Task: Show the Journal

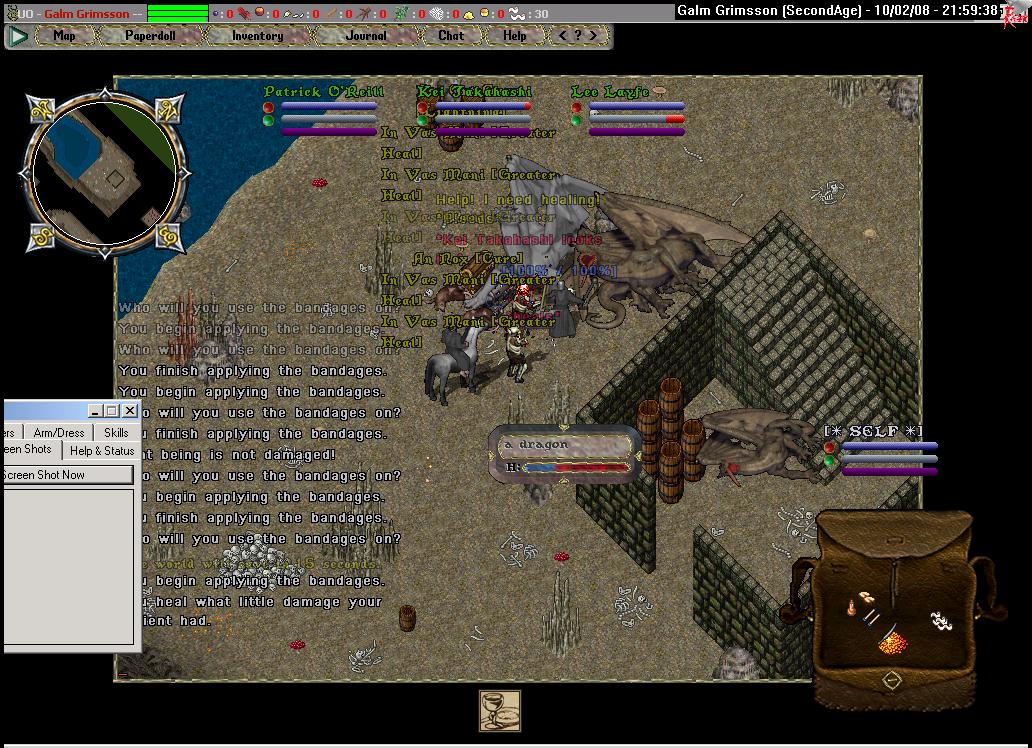Action: 366,36
